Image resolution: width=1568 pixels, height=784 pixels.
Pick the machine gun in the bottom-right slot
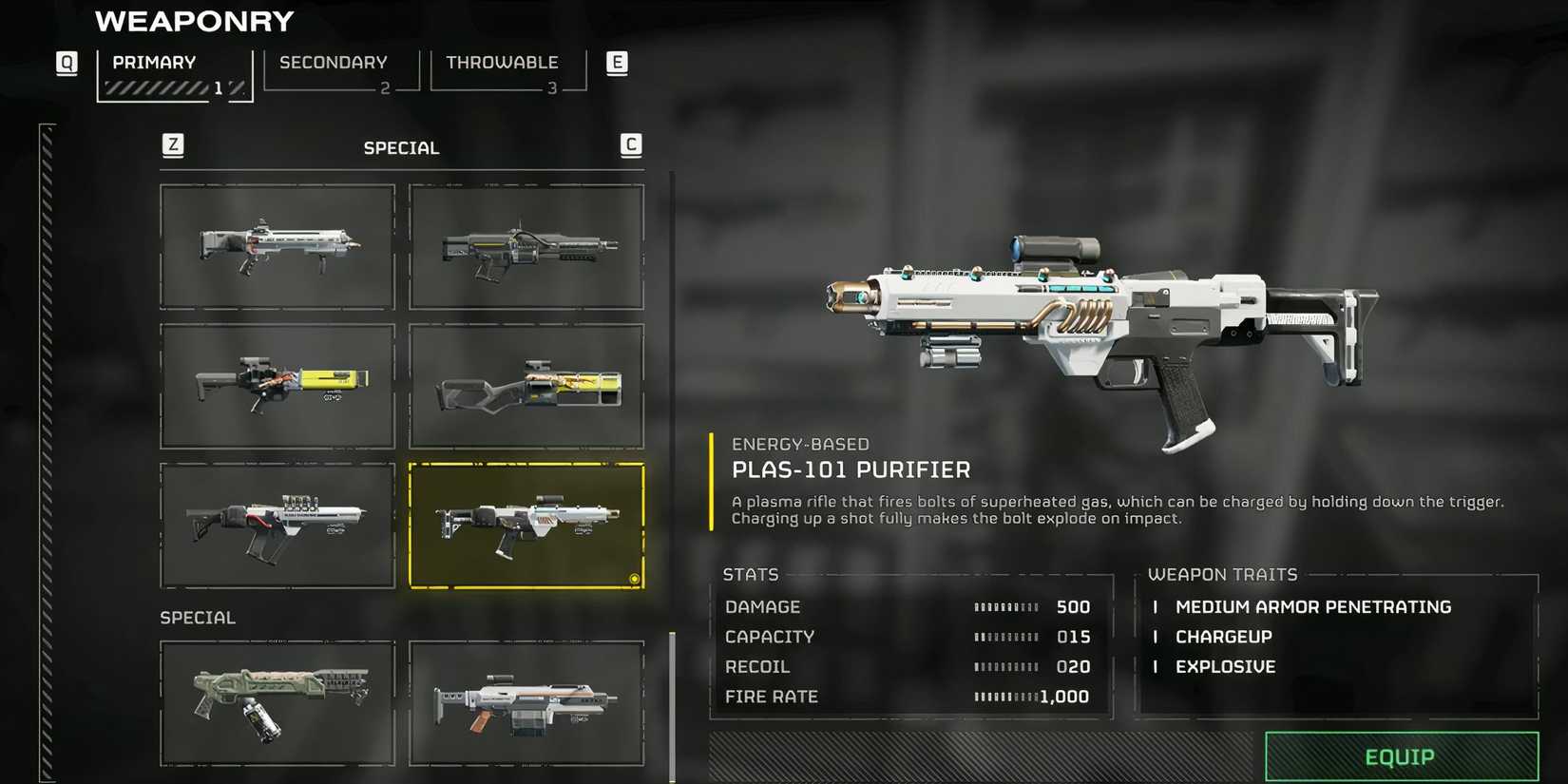pos(526,703)
